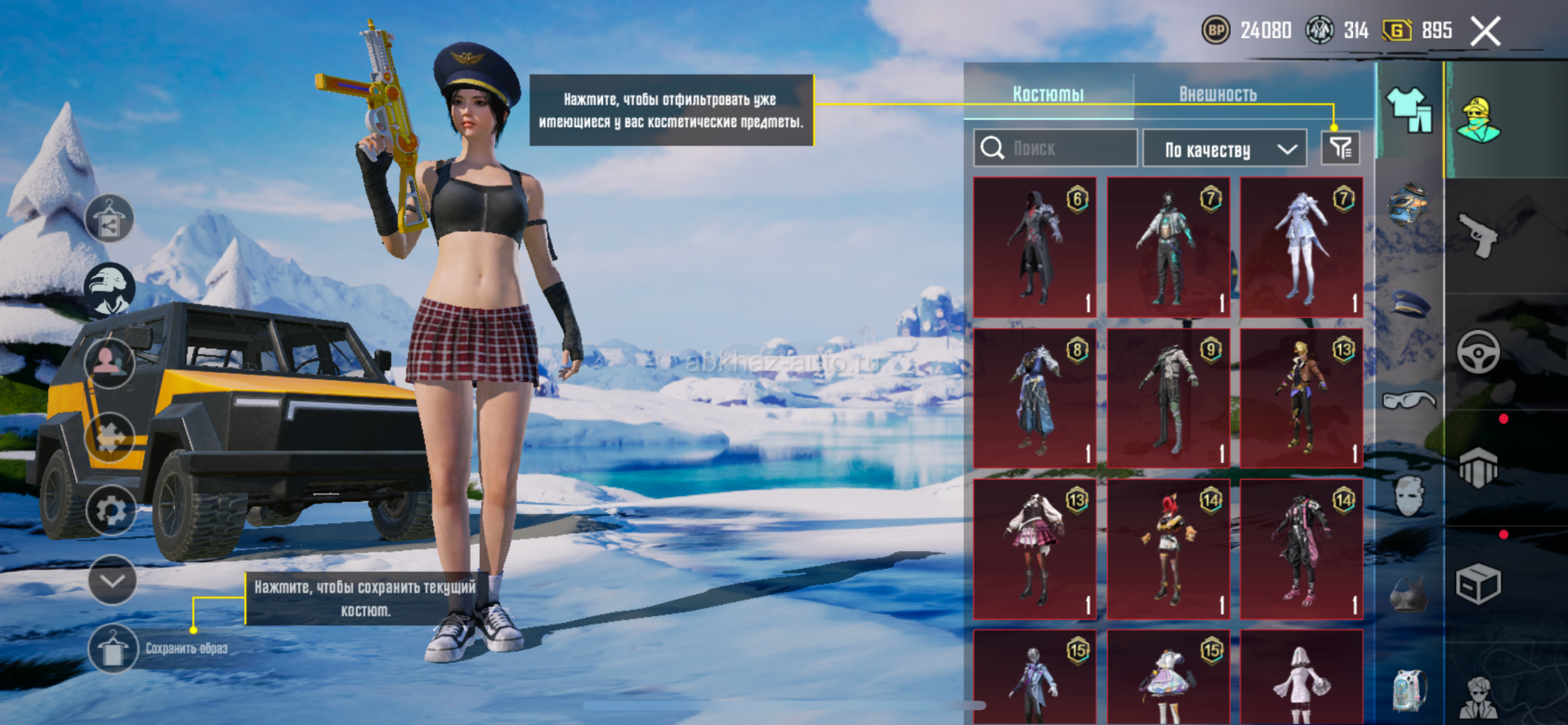
Task: Select the pilot cap hat category
Action: click(x=1409, y=303)
